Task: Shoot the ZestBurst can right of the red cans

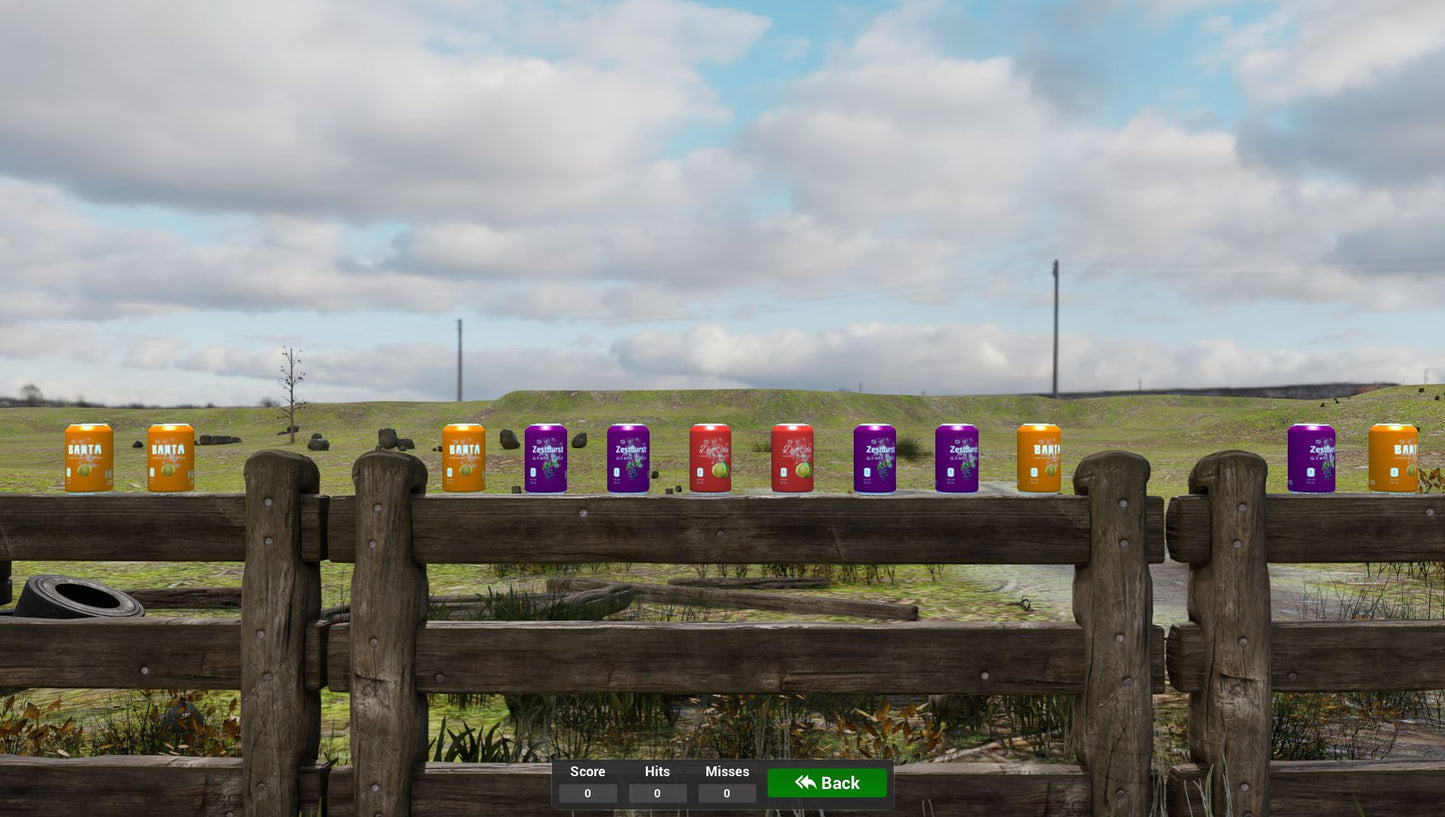Action: point(875,460)
